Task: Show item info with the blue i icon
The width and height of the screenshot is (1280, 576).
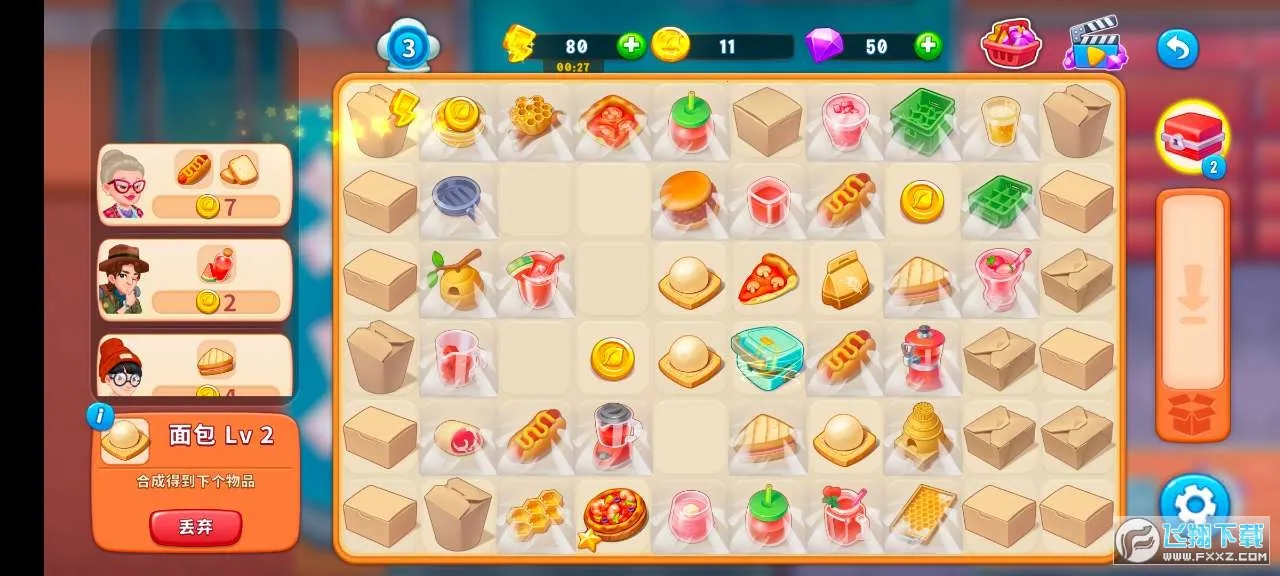Action: coord(100,416)
